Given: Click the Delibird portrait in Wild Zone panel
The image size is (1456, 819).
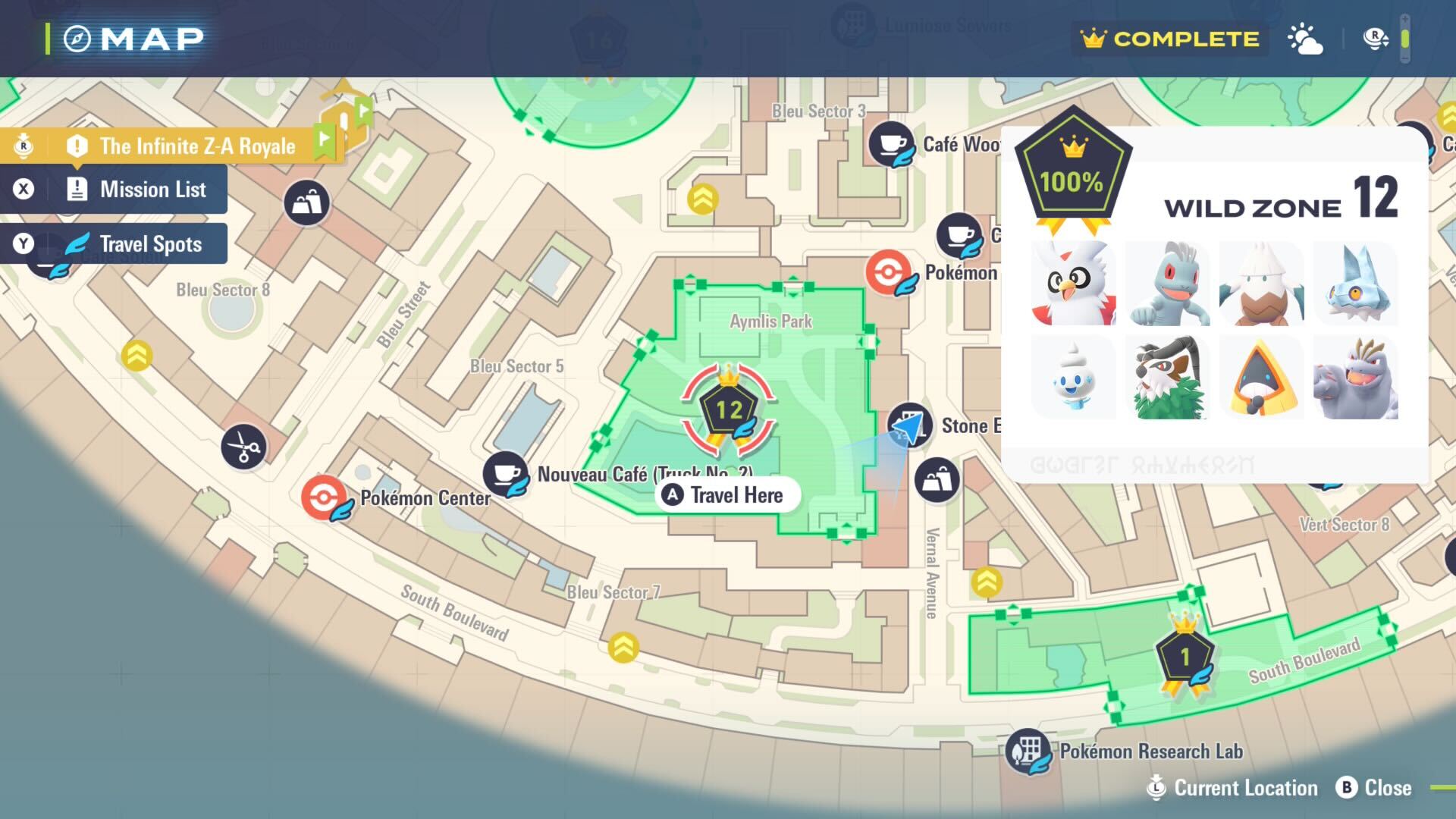Looking at the screenshot, I should pyautogui.click(x=1073, y=284).
